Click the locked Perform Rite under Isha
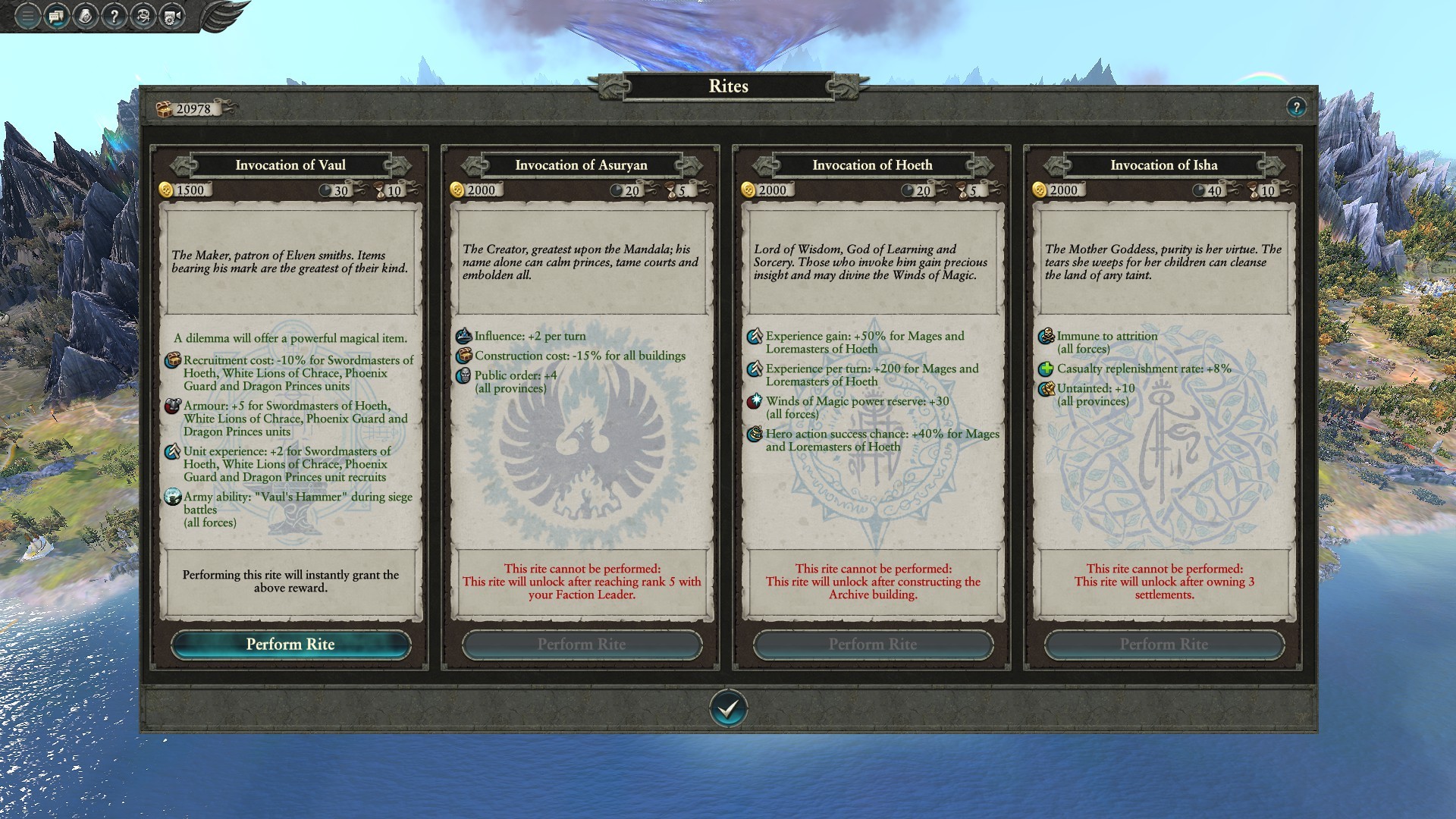Screen dimensions: 1456x819 pos(1164,645)
